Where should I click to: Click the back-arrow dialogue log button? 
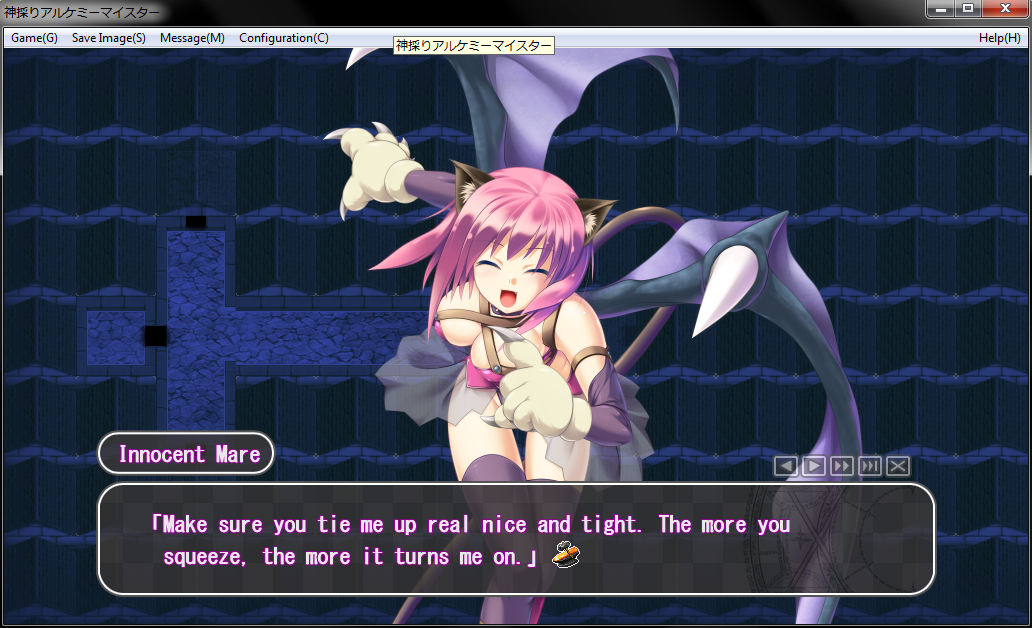tap(786, 466)
